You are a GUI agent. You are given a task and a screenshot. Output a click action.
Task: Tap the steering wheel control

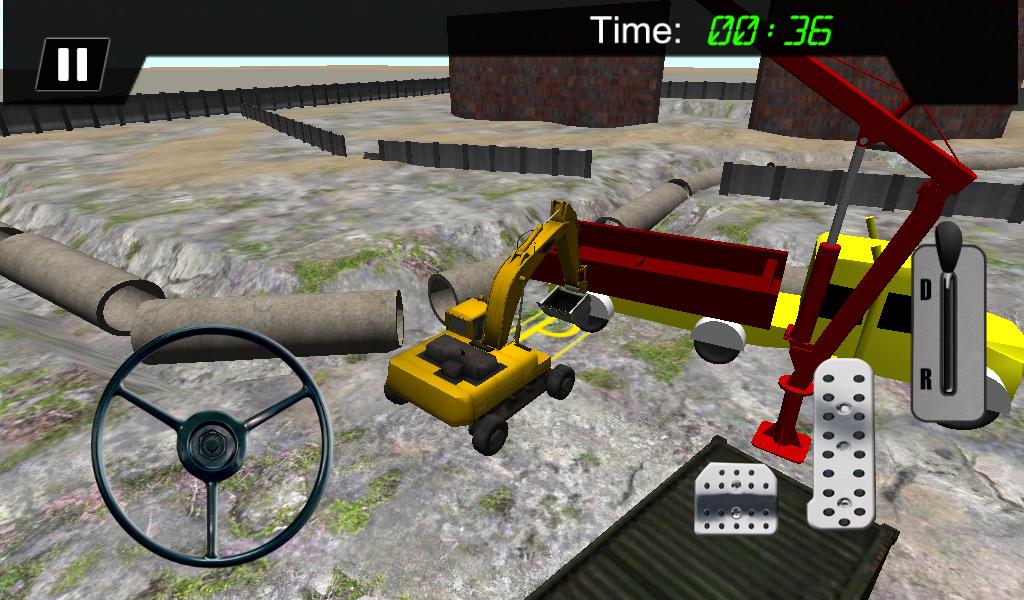(x=211, y=441)
